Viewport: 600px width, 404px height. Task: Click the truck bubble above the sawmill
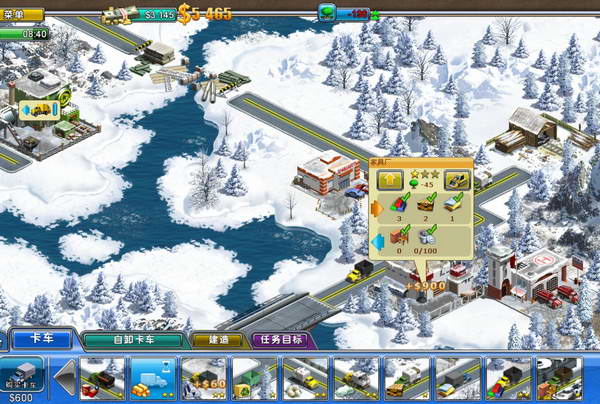pyautogui.click(x=39, y=108)
